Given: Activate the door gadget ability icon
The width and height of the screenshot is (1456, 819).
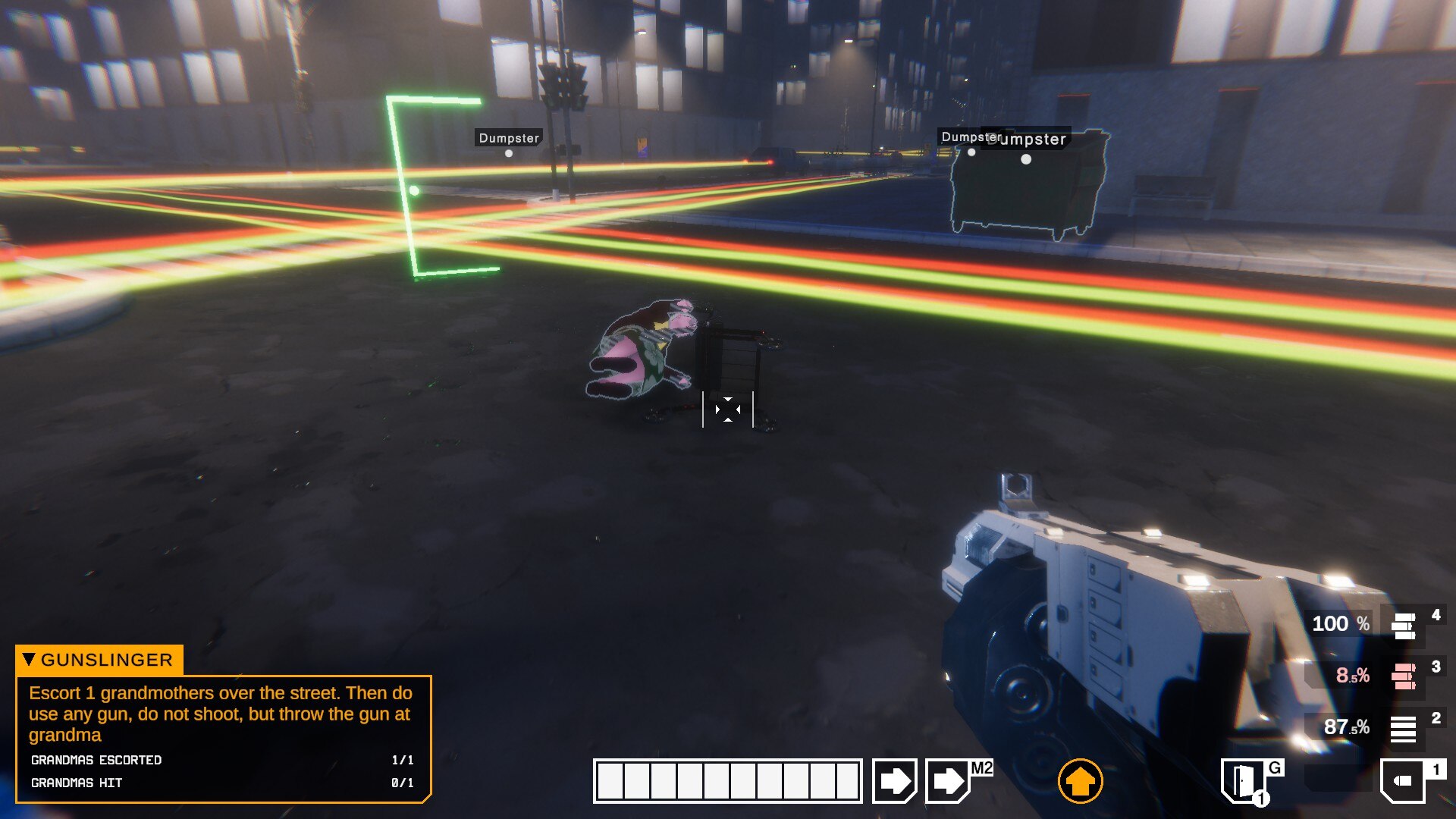Looking at the screenshot, I should click(1242, 780).
